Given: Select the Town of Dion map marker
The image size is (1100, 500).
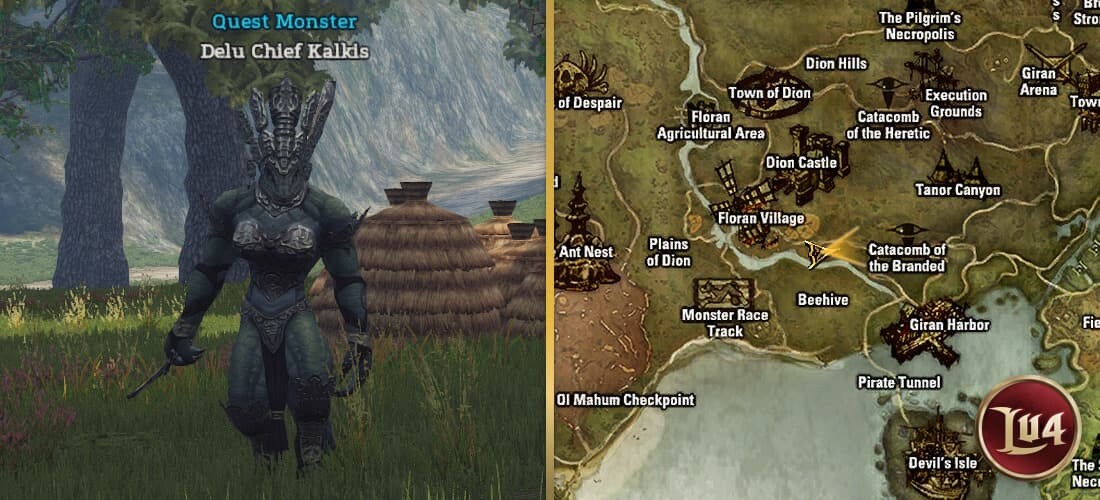Looking at the screenshot, I should coord(768,77).
